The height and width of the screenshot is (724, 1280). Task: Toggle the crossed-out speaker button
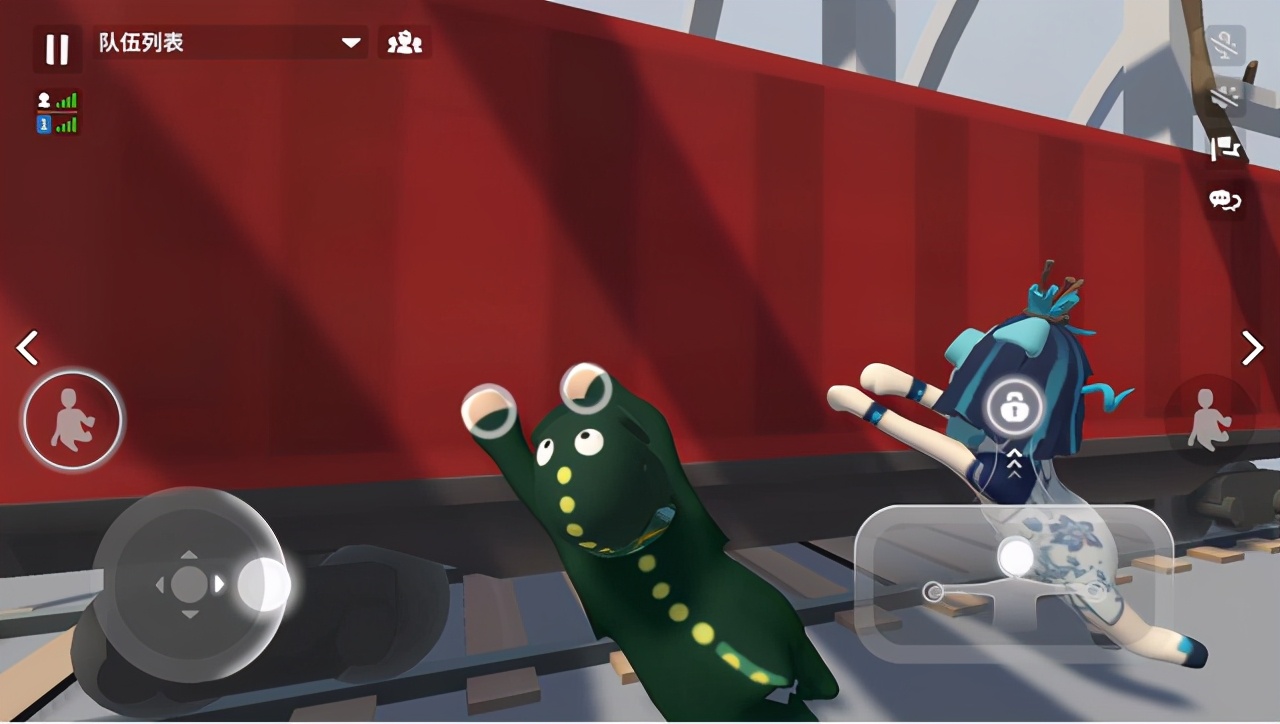point(1226,97)
